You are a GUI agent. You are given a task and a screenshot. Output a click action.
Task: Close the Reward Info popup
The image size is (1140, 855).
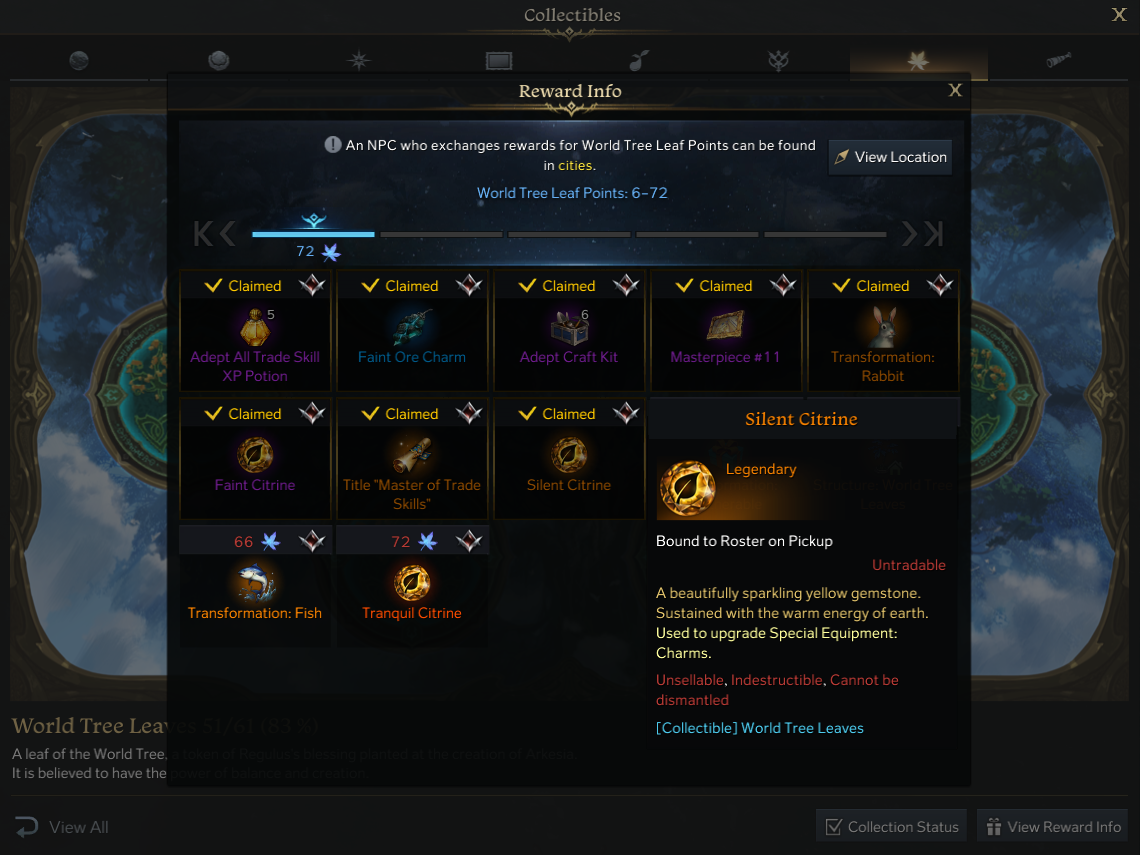pyautogui.click(x=955, y=91)
